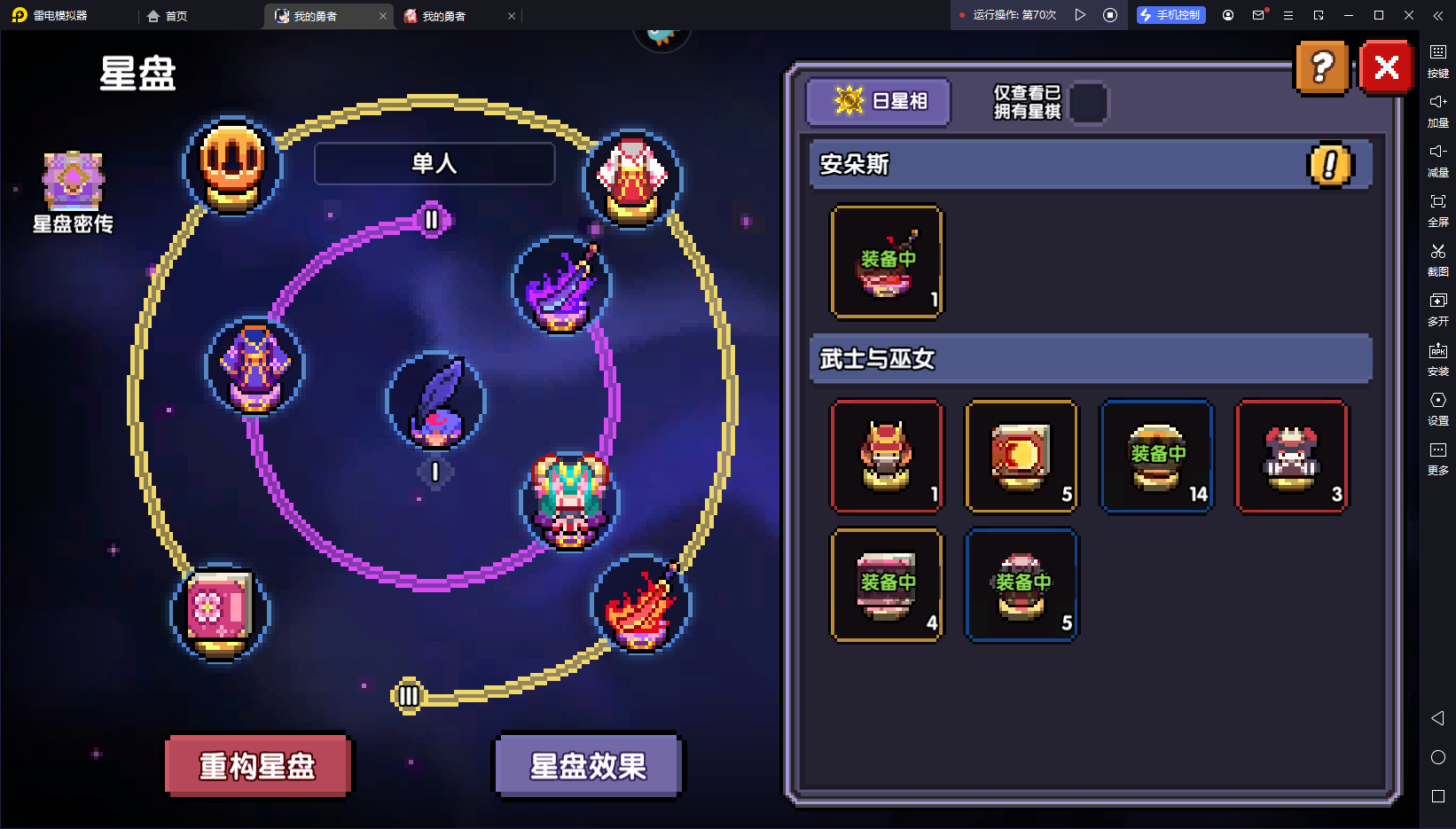Expand the 武士与巫女 section
Viewport: 1456px width, 829px height.
[1090, 359]
